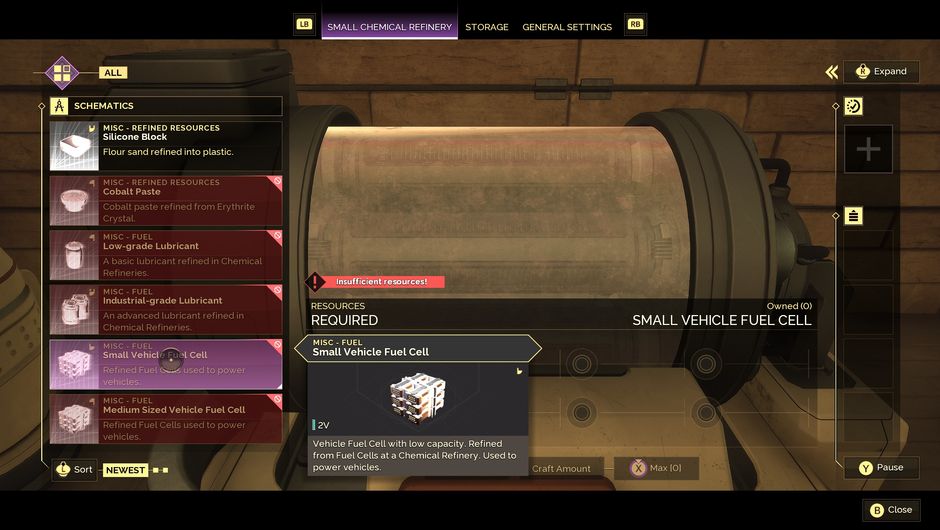This screenshot has height=530, width=940.
Task: Add an item to the crafting queue plus slot
Action: [868, 150]
